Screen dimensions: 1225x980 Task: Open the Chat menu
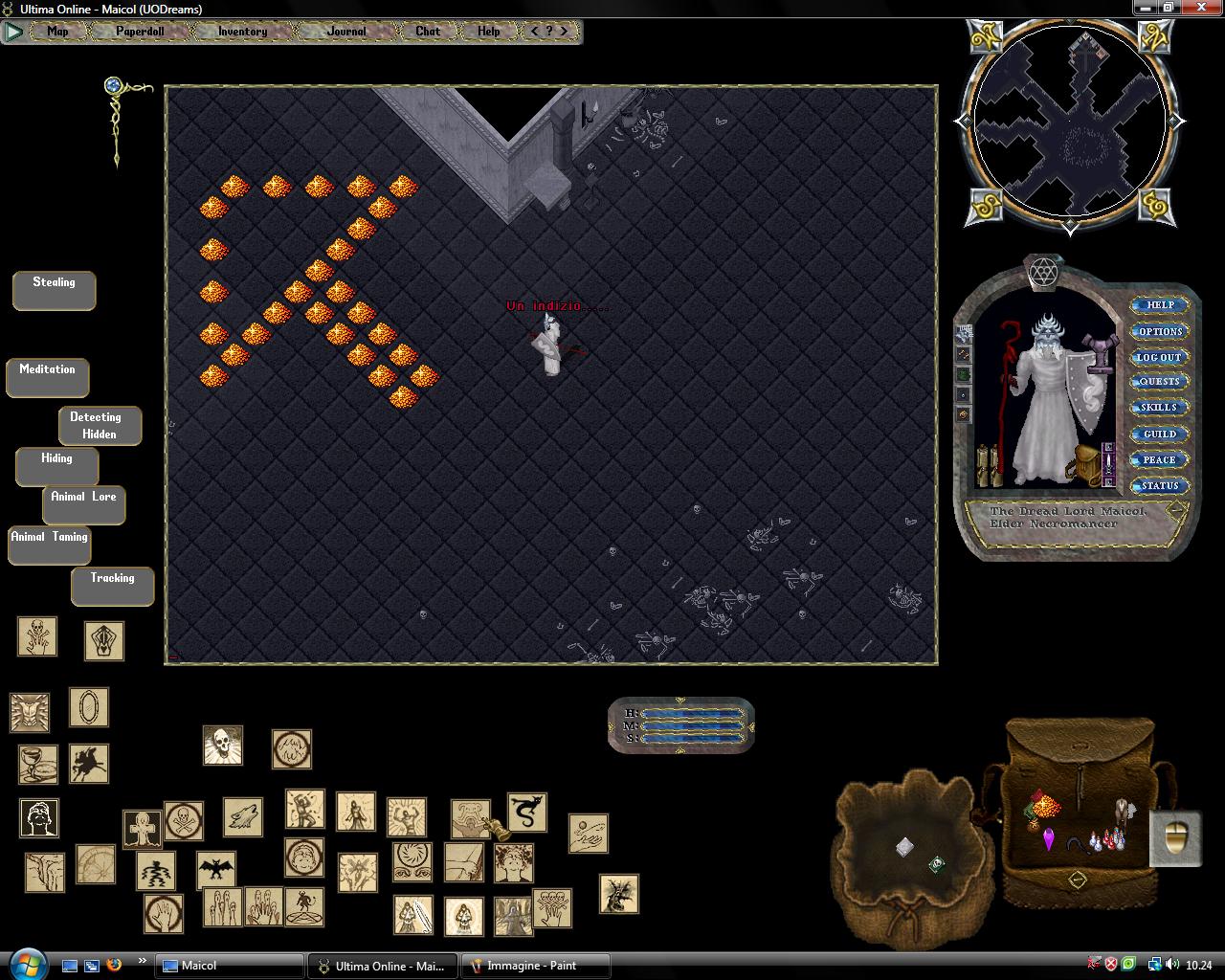click(x=428, y=32)
